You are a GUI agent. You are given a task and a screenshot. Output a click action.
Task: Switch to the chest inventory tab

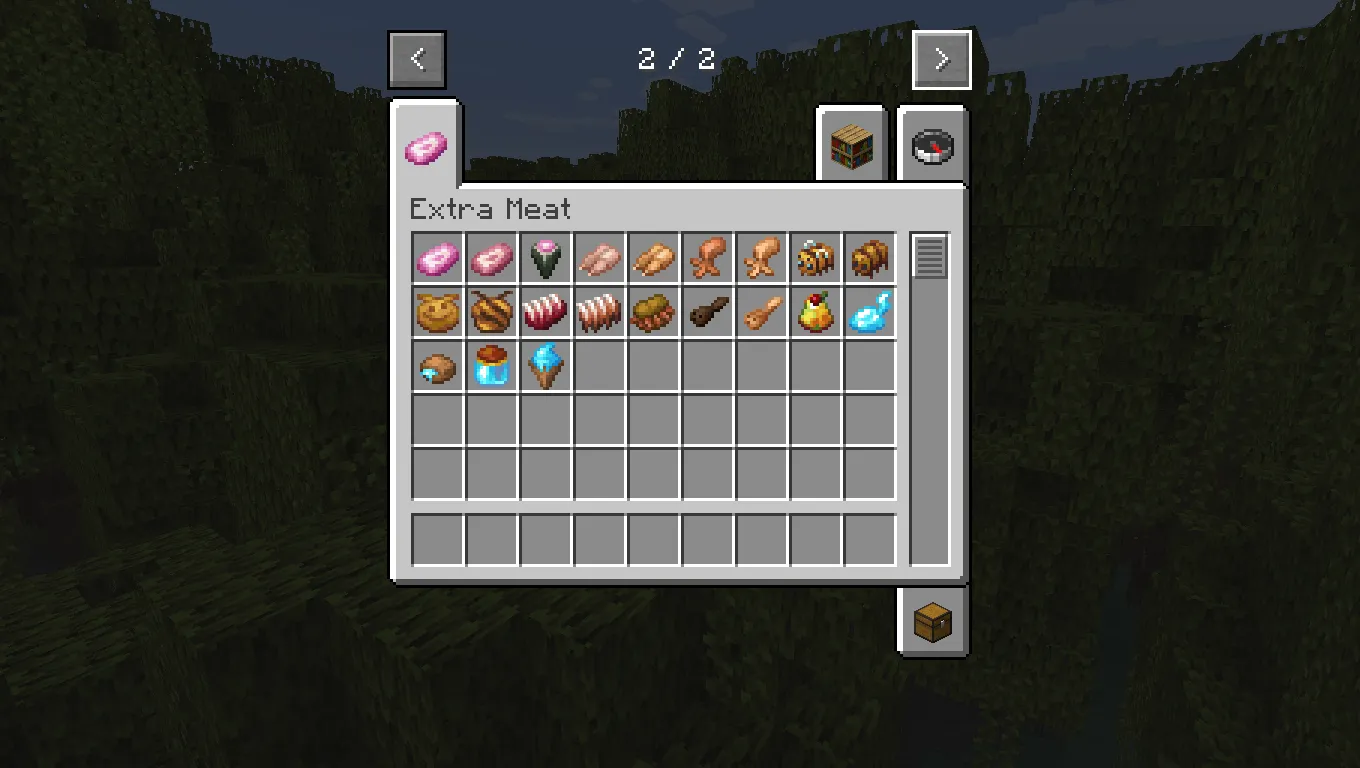click(x=933, y=620)
